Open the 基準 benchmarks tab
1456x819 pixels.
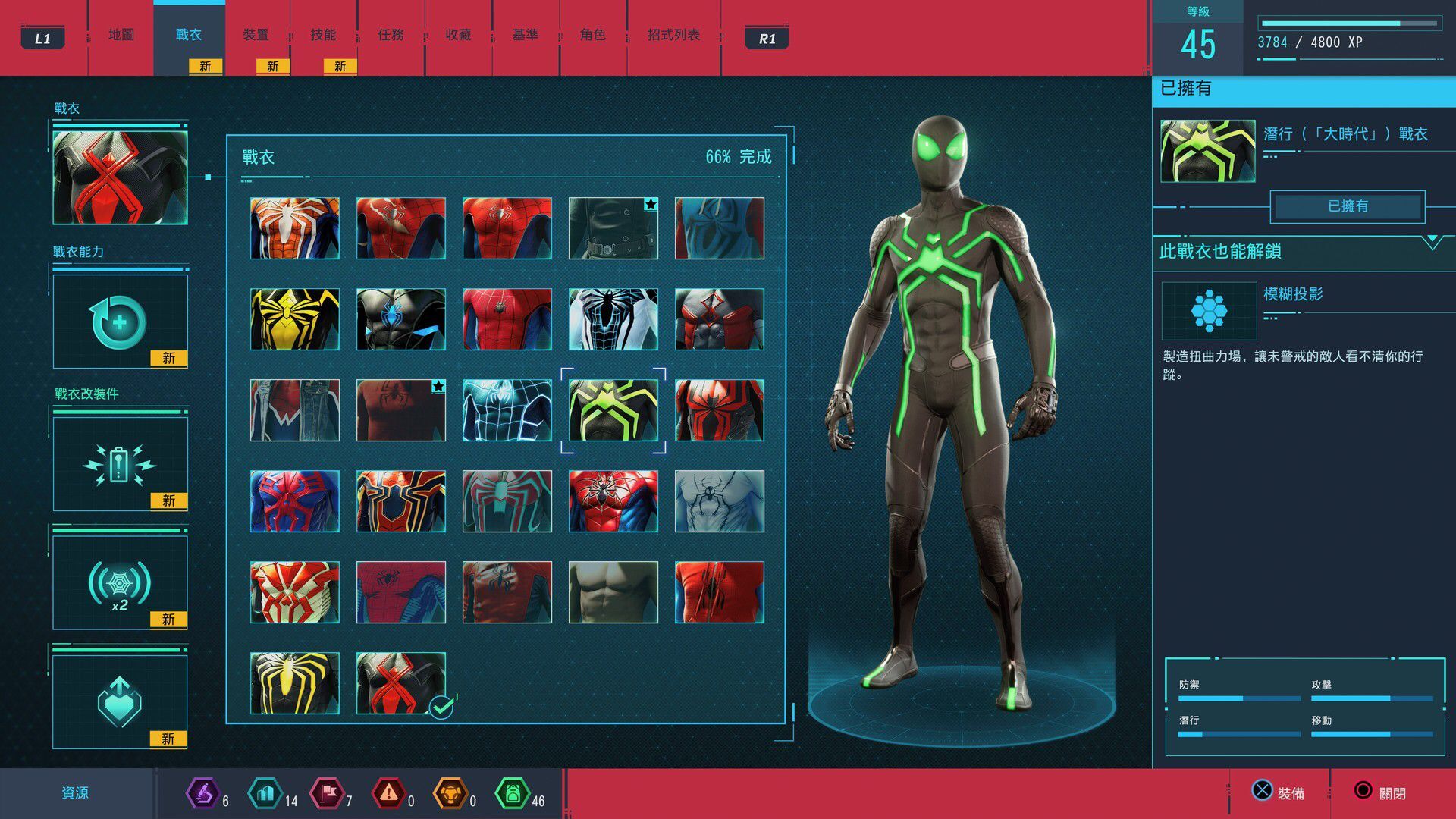point(525,35)
